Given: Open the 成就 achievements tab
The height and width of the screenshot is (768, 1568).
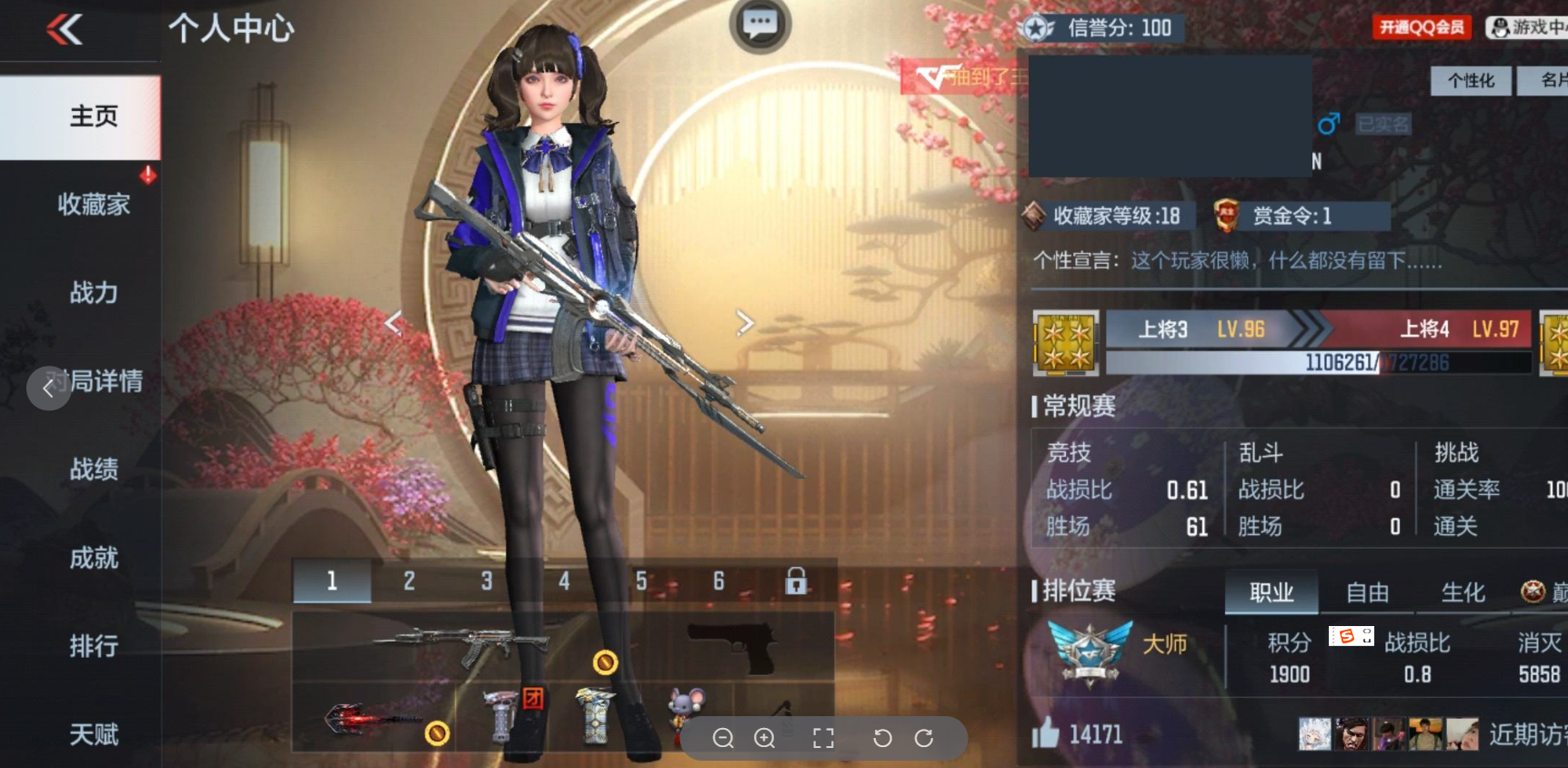Looking at the screenshot, I should click(x=94, y=557).
